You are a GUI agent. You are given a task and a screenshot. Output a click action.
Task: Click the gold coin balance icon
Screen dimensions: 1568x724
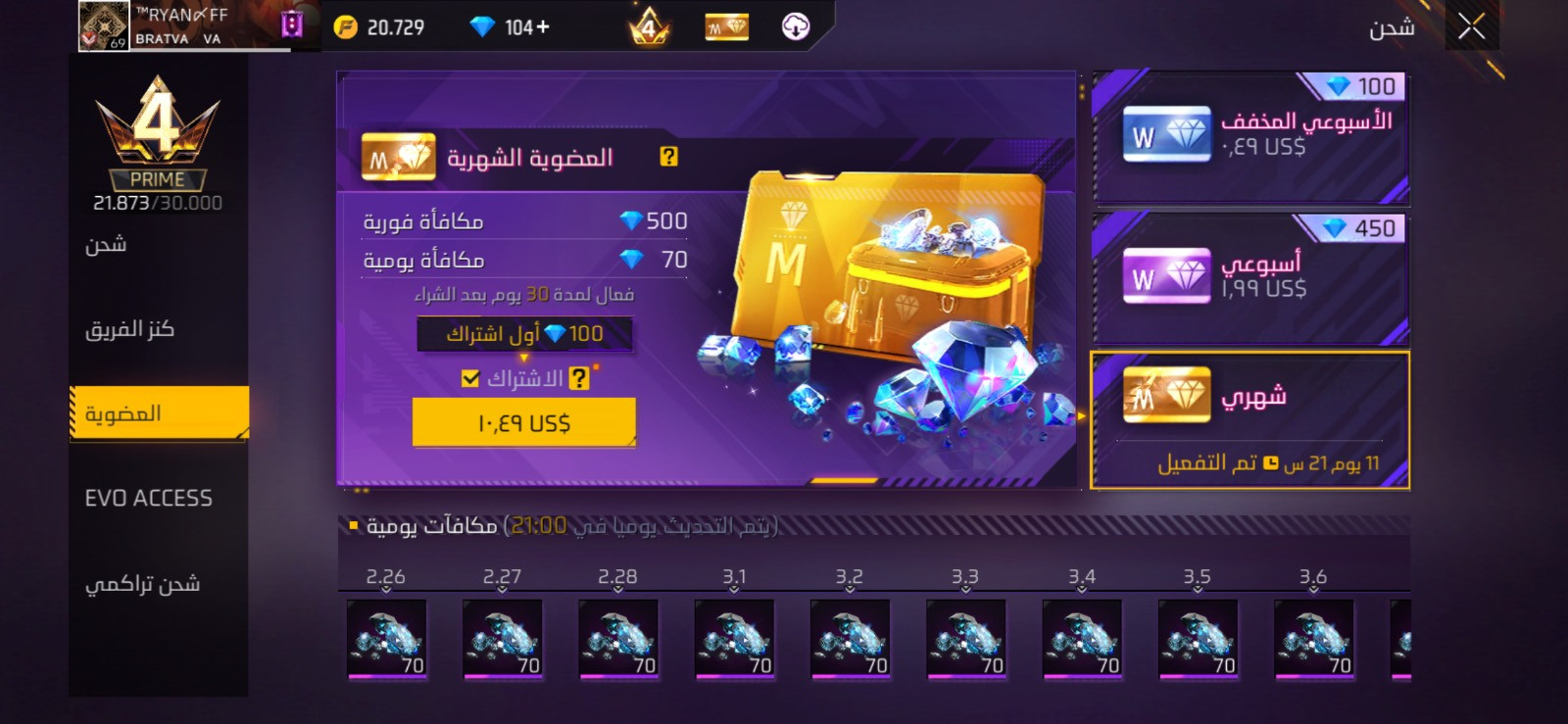(x=344, y=26)
